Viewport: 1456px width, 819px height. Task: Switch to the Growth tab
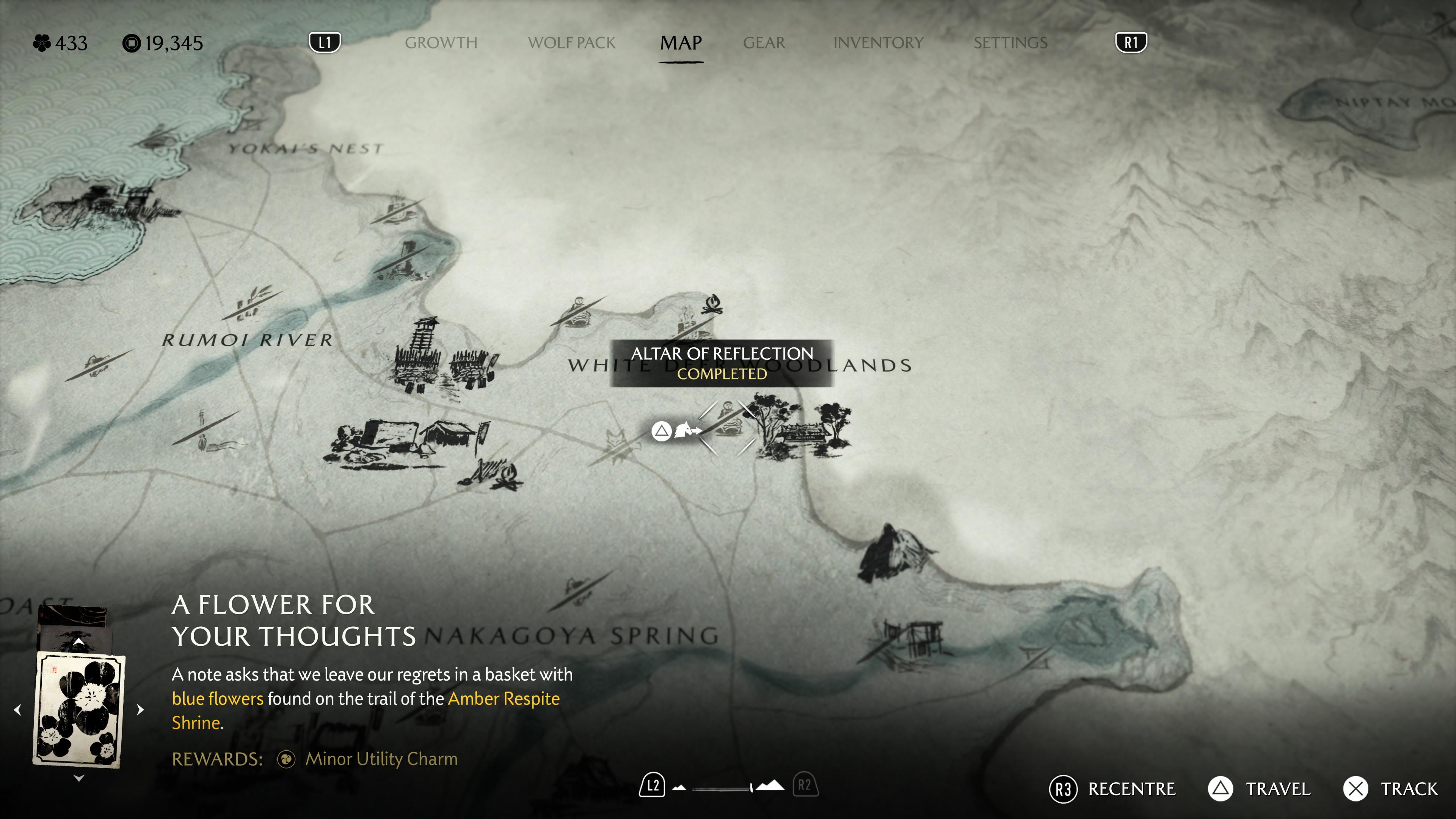[x=441, y=43]
